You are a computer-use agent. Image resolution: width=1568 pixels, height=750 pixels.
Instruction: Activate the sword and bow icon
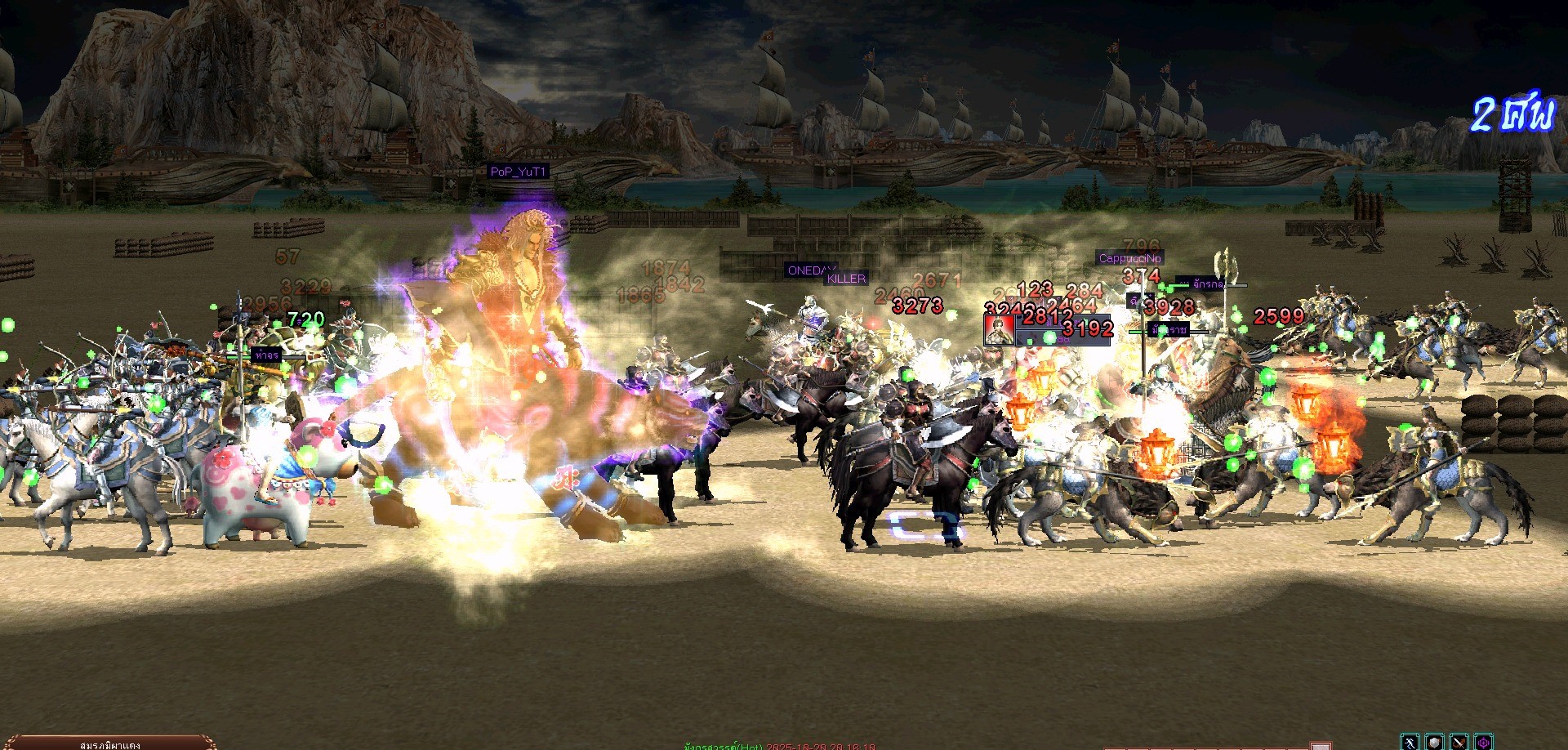point(1459,742)
